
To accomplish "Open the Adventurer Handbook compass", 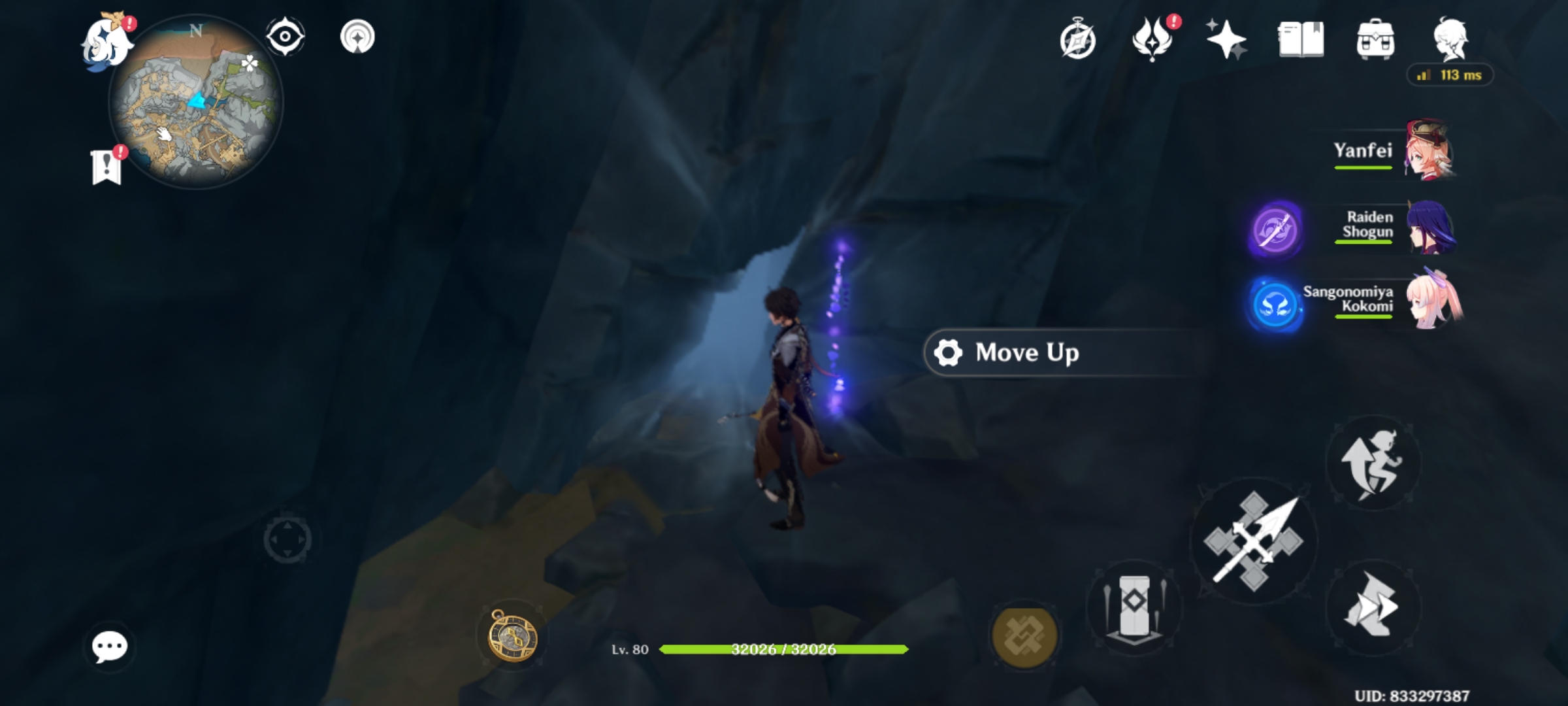I will point(1078,41).
